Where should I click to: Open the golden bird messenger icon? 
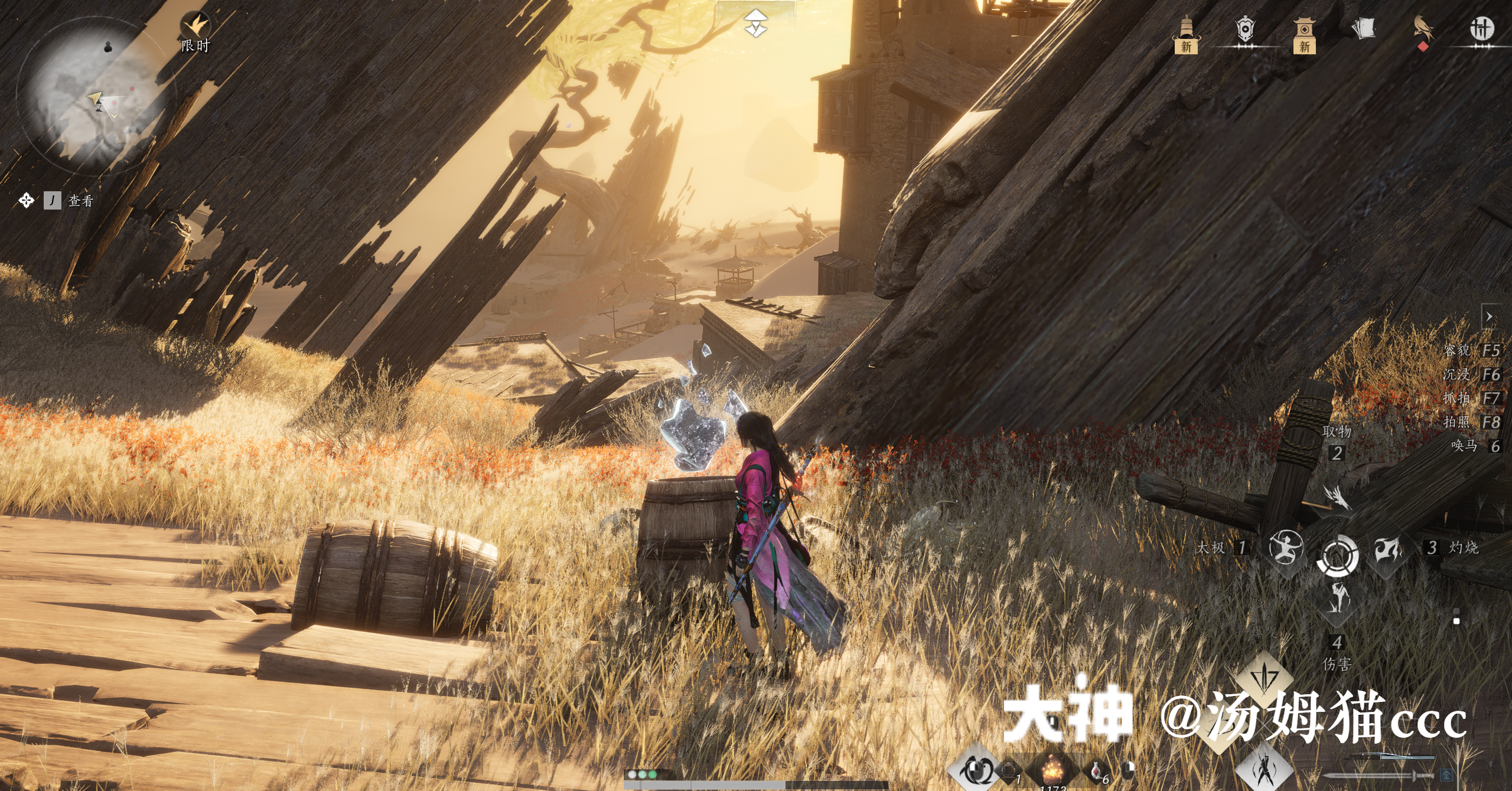[x=1423, y=31]
